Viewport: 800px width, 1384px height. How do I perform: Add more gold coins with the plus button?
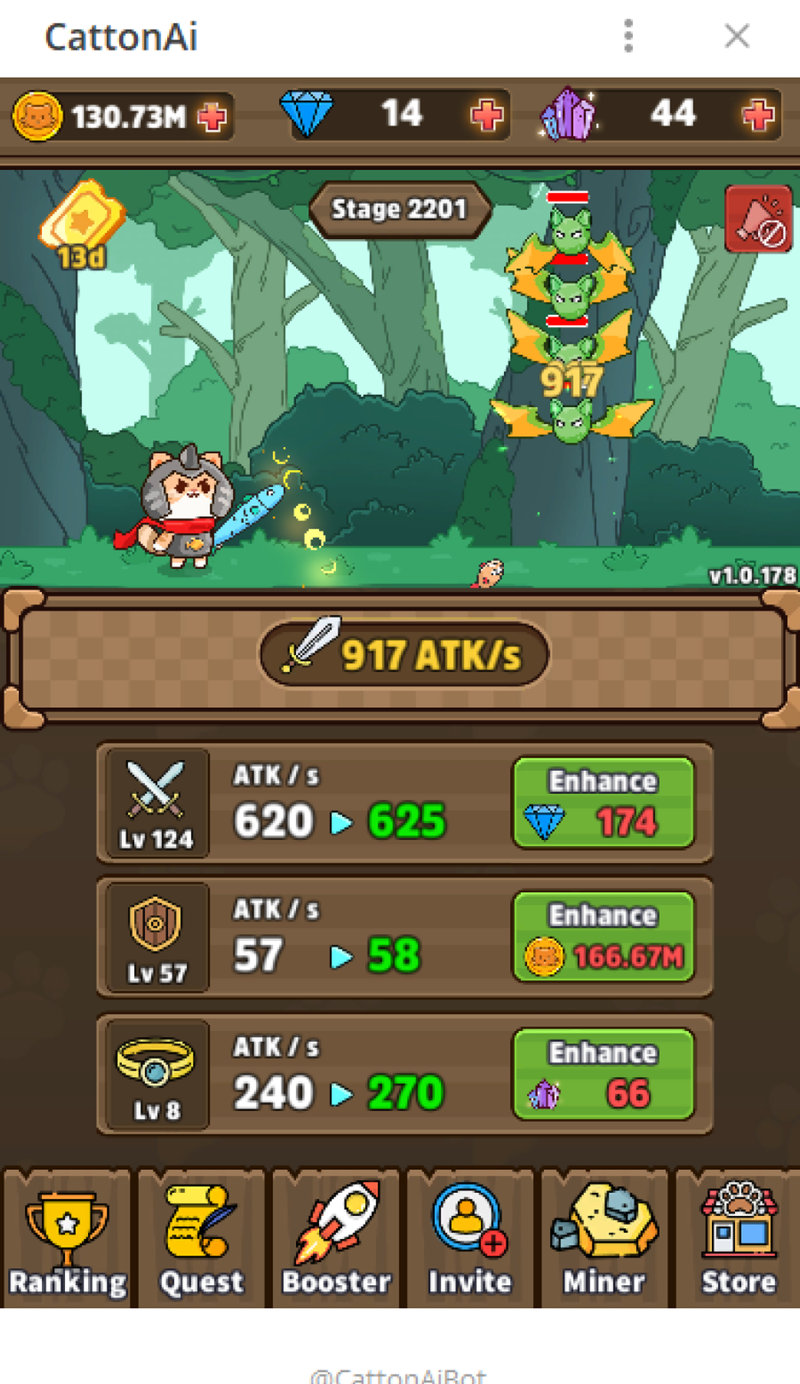click(212, 117)
